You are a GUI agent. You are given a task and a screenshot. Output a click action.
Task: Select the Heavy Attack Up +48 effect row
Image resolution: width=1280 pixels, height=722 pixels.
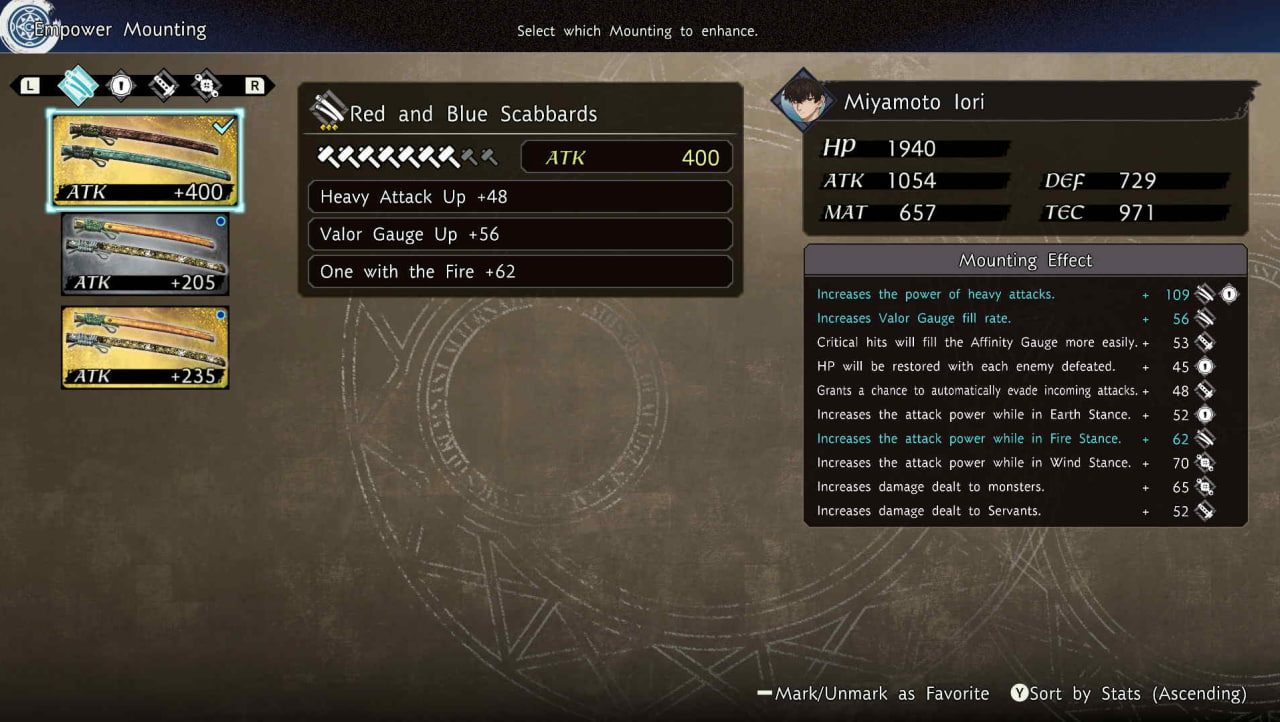coord(520,197)
